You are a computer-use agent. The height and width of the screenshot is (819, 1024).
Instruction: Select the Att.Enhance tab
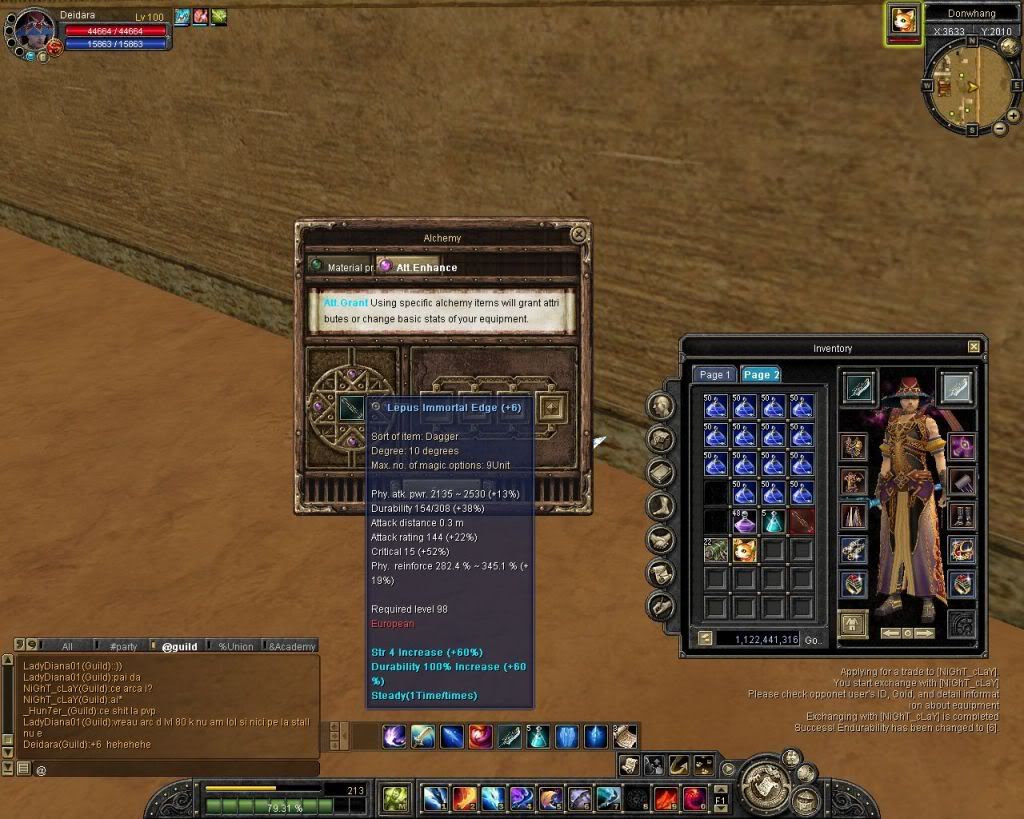[418, 267]
